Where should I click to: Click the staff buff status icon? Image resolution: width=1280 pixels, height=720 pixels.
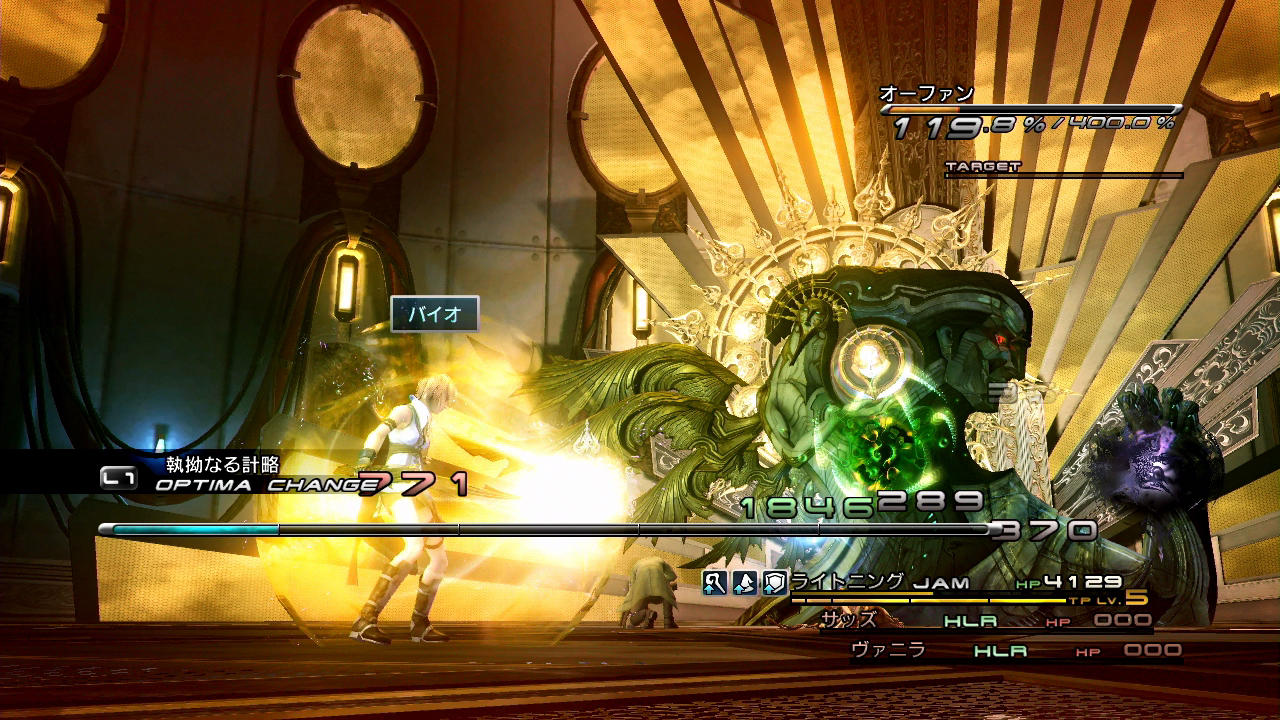coord(715,583)
